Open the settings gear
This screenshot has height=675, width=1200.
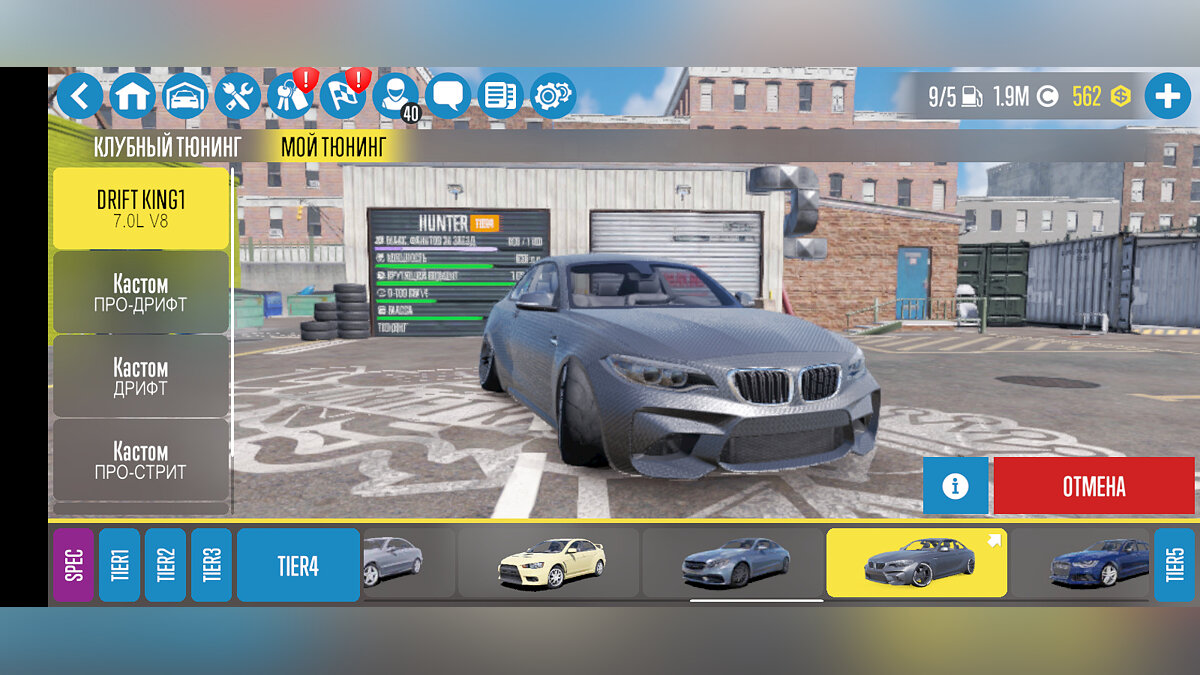click(552, 96)
